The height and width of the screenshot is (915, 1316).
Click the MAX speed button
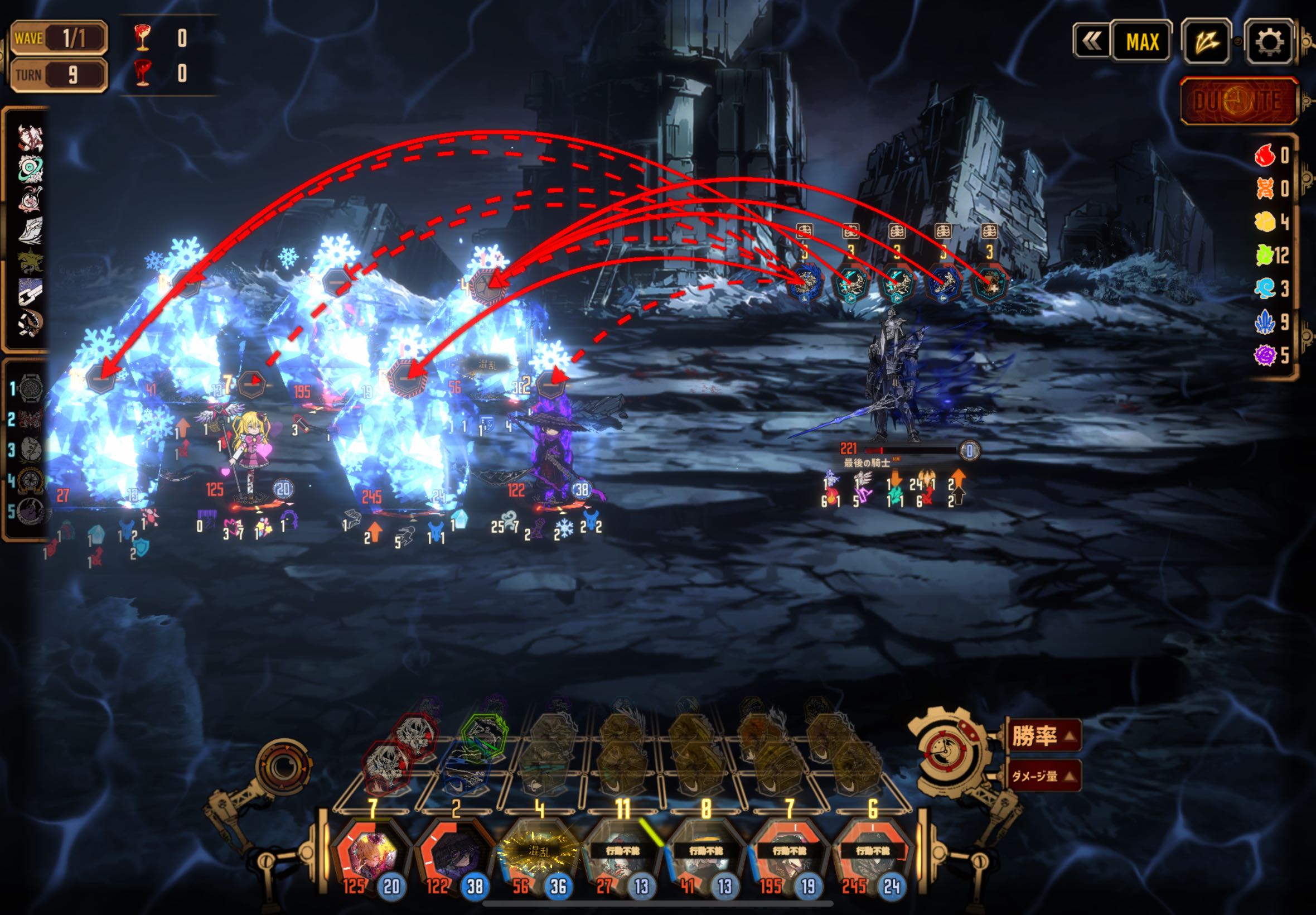coord(1142,42)
